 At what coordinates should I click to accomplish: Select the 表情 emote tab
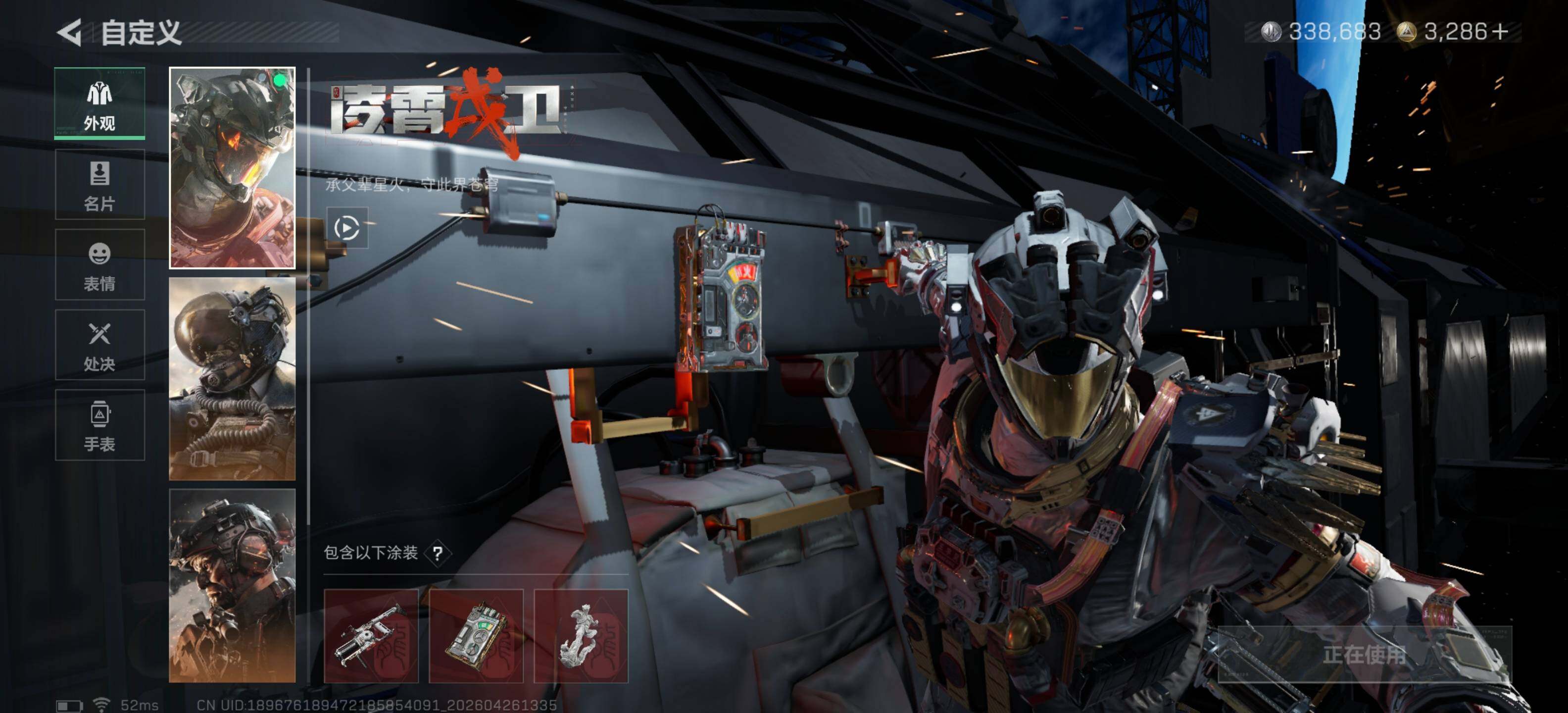coord(99,265)
